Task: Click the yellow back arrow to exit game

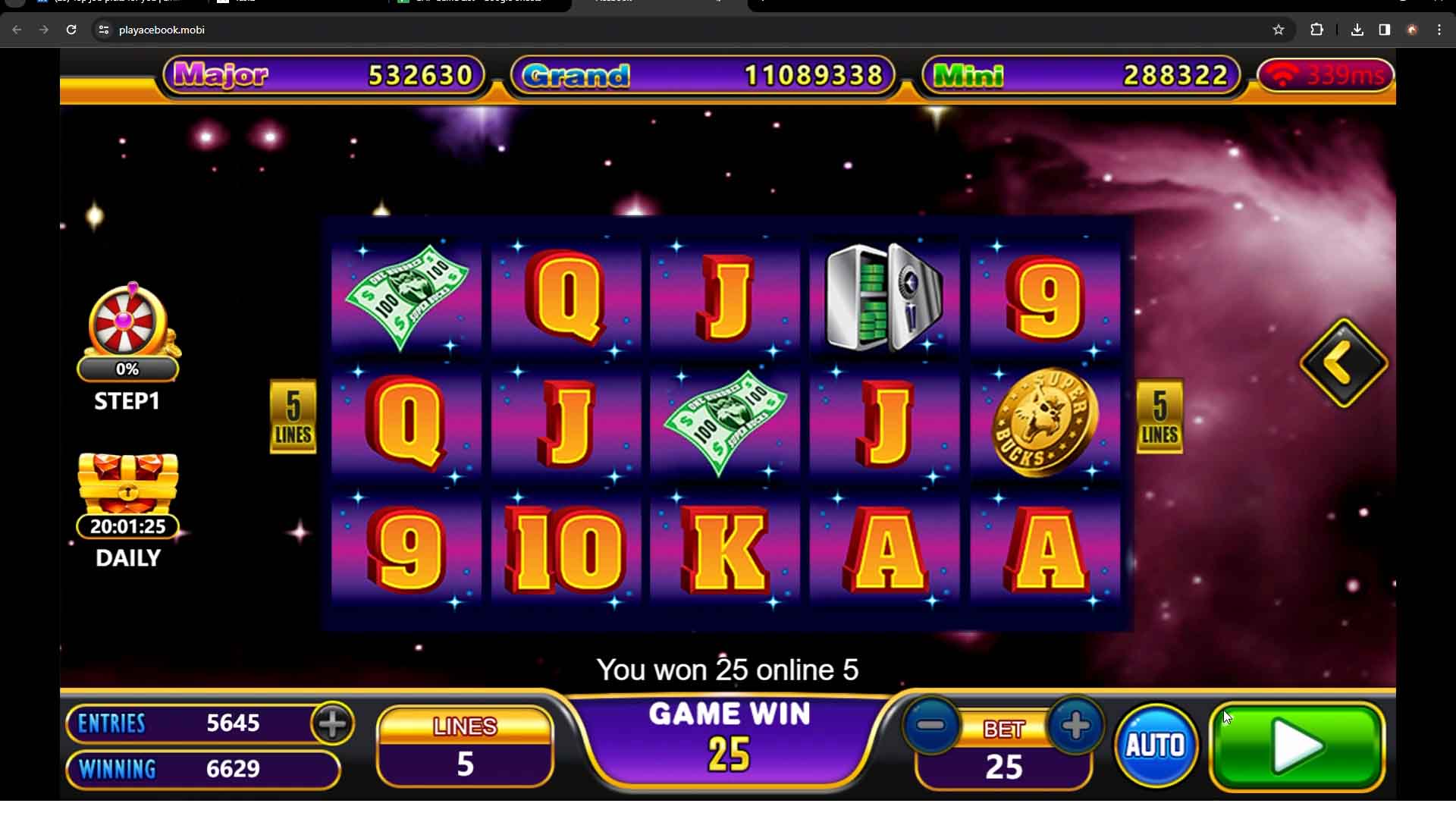Action: click(x=1342, y=362)
